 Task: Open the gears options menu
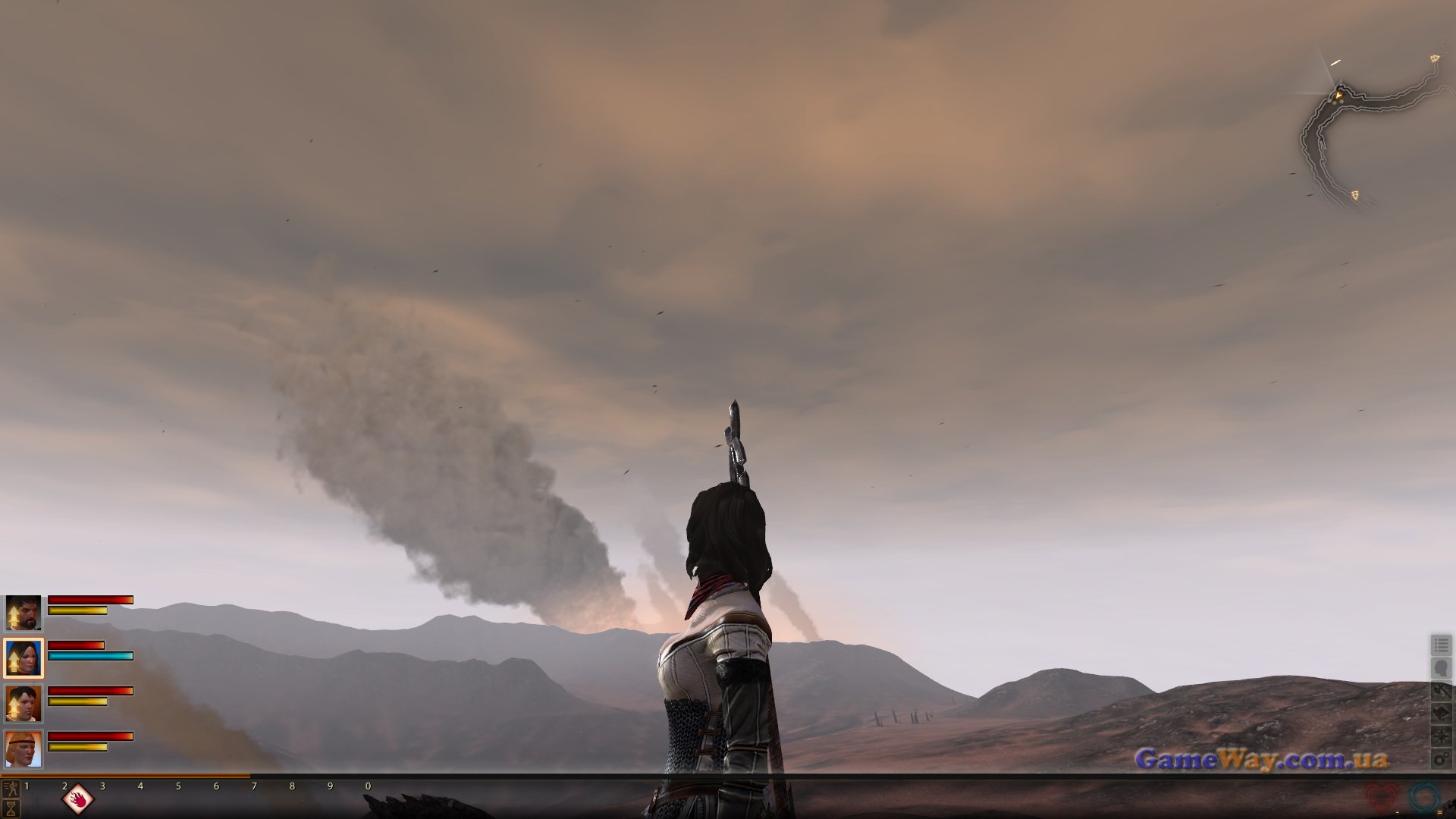click(x=1441, y=758)
